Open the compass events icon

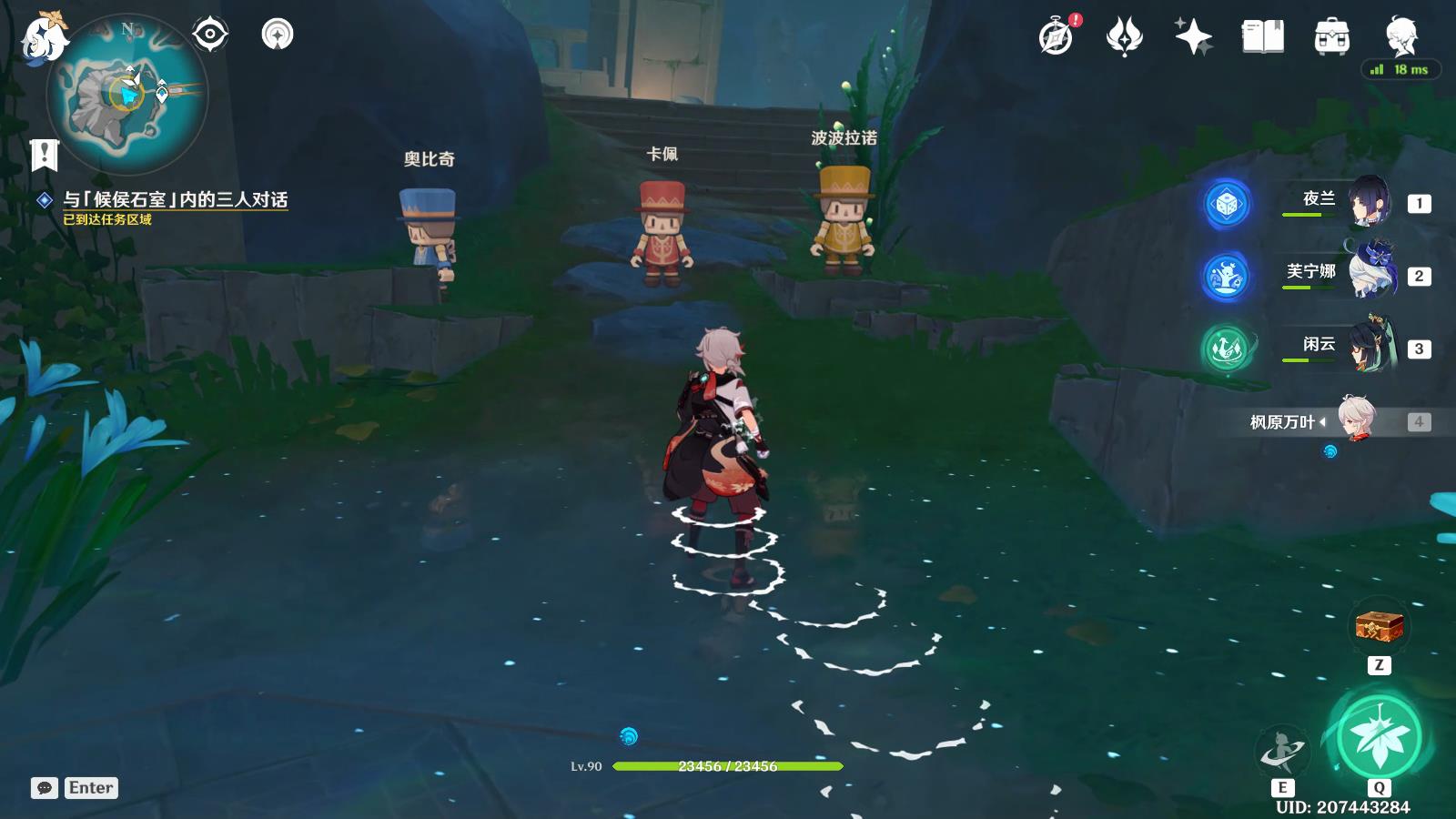click(1057, 37)
